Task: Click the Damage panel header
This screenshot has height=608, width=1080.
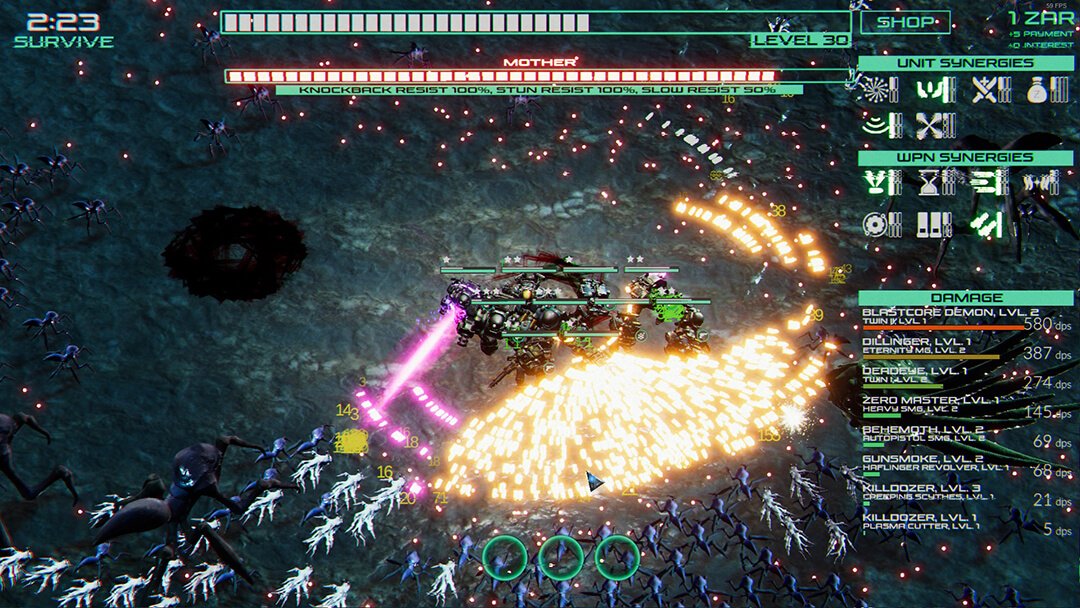Action: 965,297
